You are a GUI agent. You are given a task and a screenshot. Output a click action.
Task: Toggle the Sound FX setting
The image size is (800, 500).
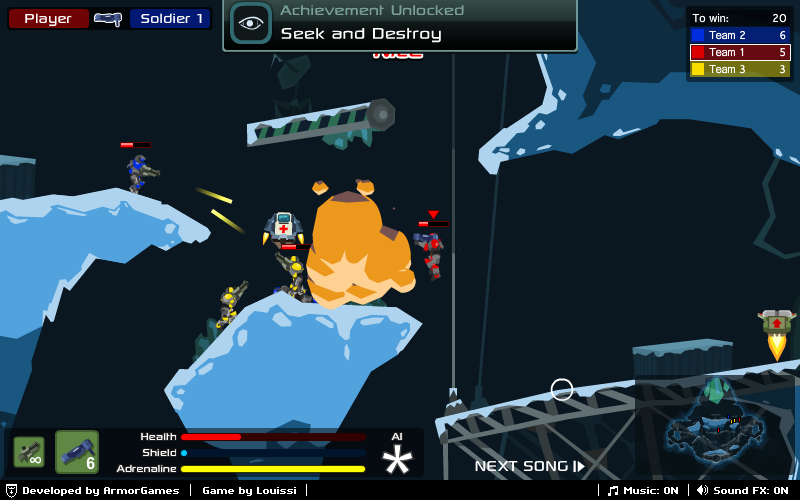(x=743, y=490)
